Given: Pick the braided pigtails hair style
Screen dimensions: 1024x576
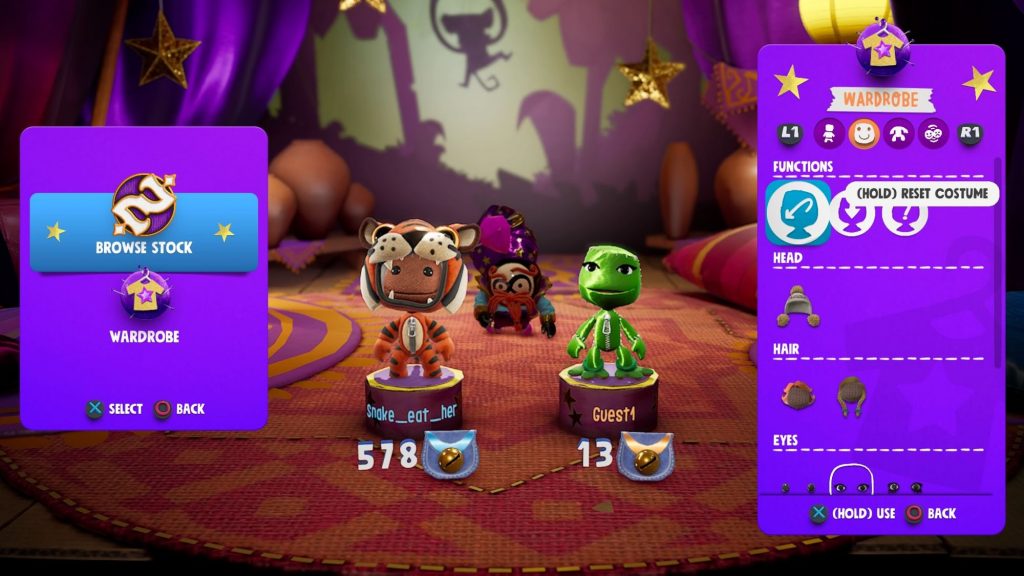Looking at the screenshot, I should (851, 396).
